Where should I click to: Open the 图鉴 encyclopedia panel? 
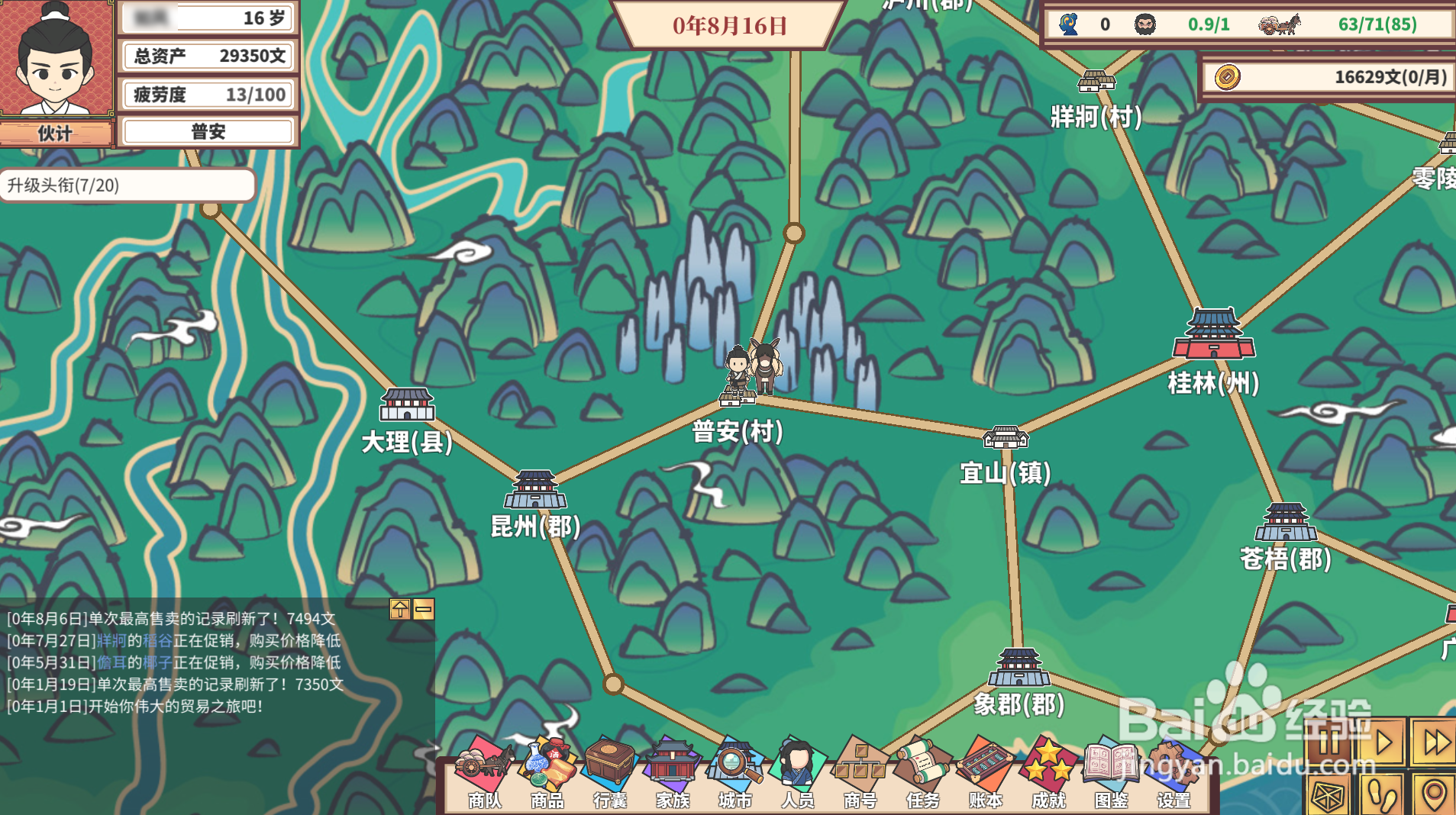coord(1112,771)
